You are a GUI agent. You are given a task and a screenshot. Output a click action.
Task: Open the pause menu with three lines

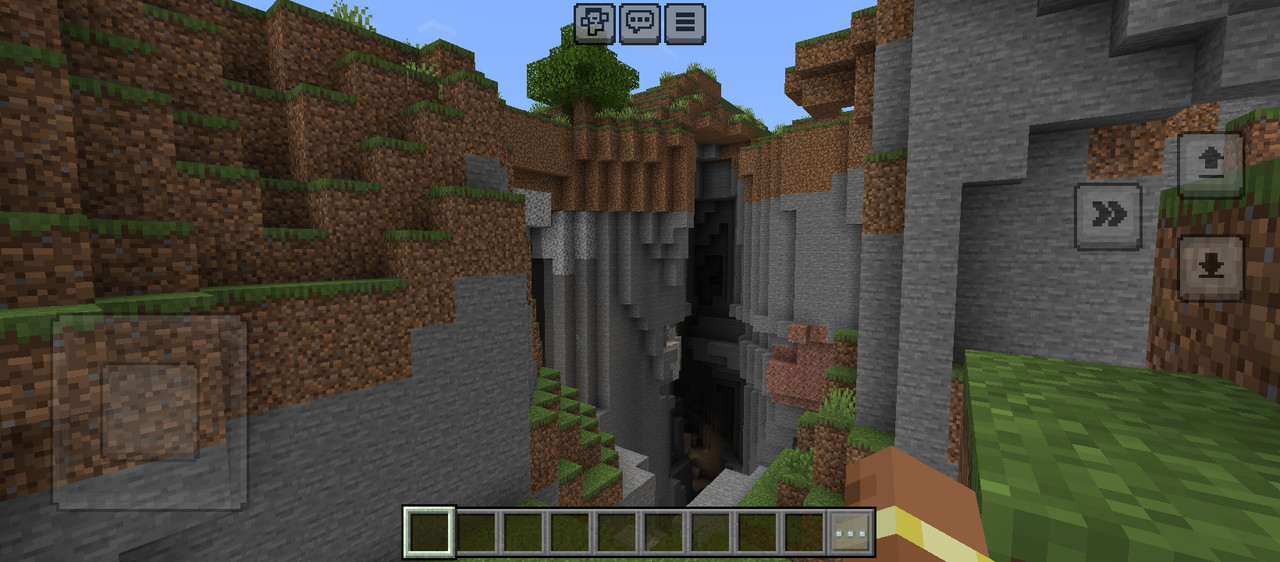coord(685,23)
